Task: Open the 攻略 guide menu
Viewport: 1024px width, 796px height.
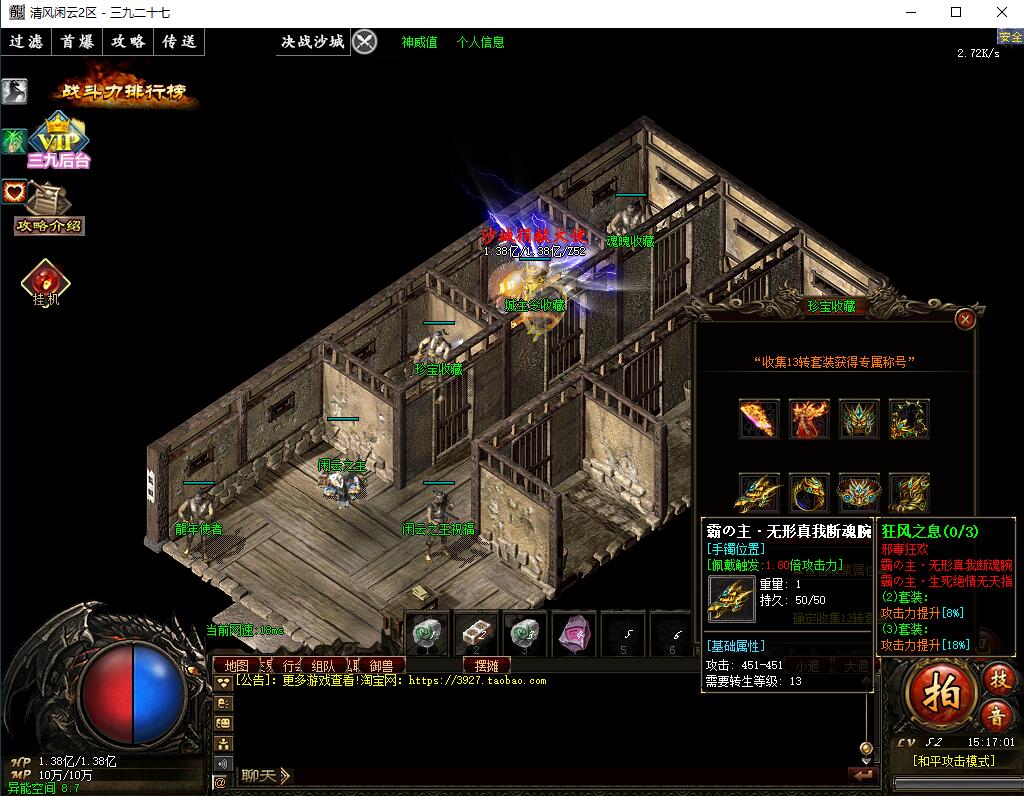Action: coord(128,42)
